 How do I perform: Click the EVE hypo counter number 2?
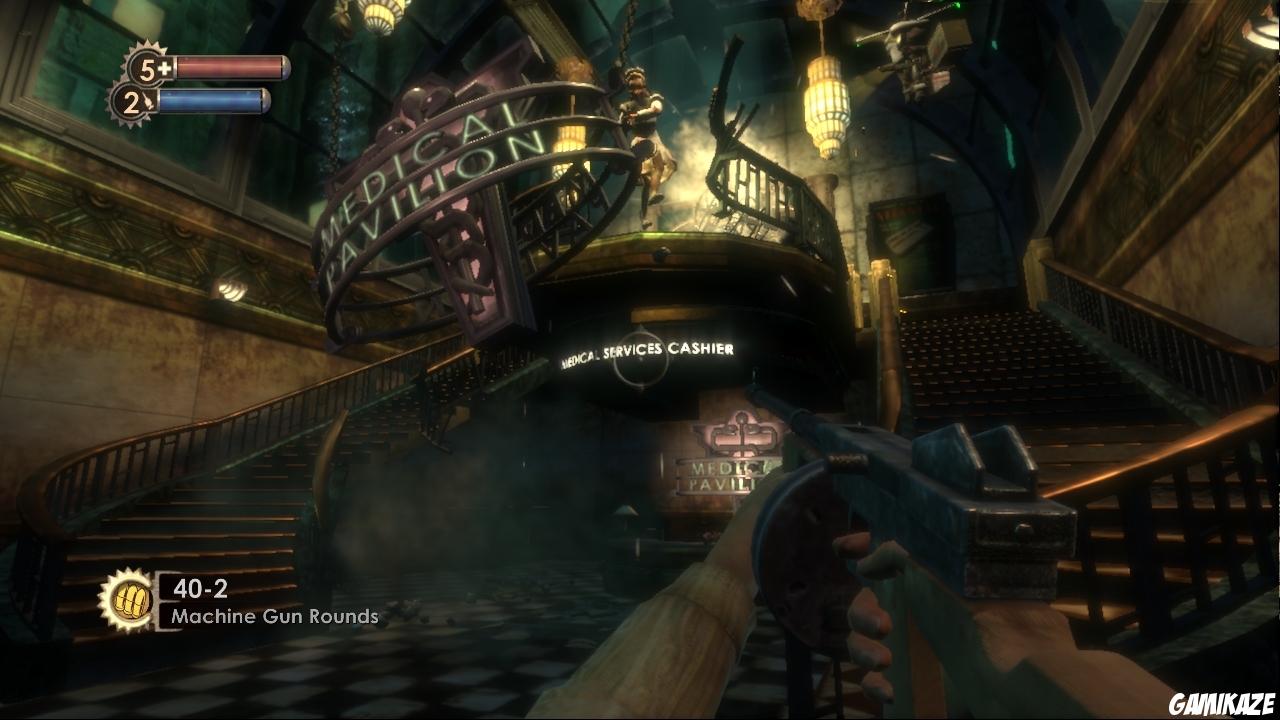pyautogui.click(x=134, y=104)
